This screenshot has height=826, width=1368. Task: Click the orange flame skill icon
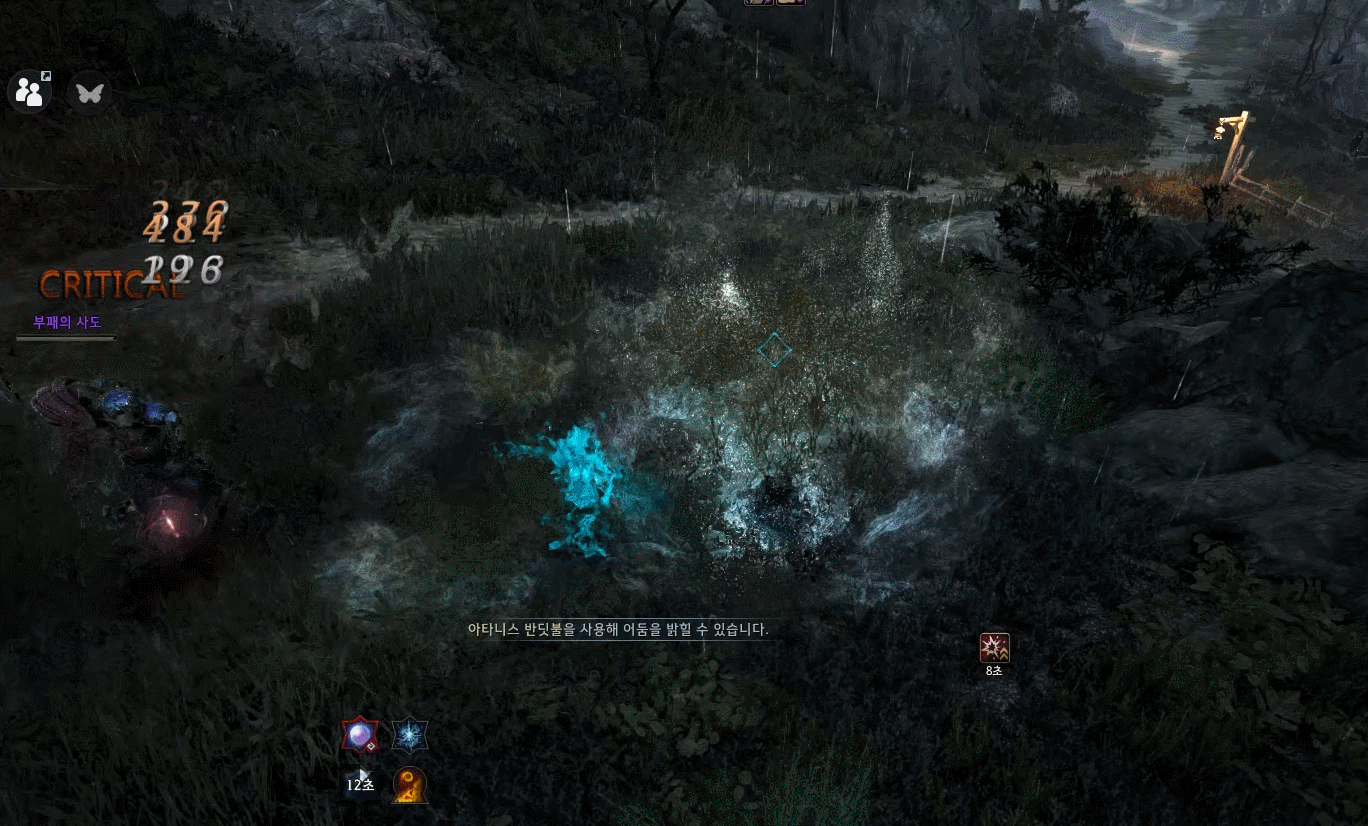[x=410, y=785]
